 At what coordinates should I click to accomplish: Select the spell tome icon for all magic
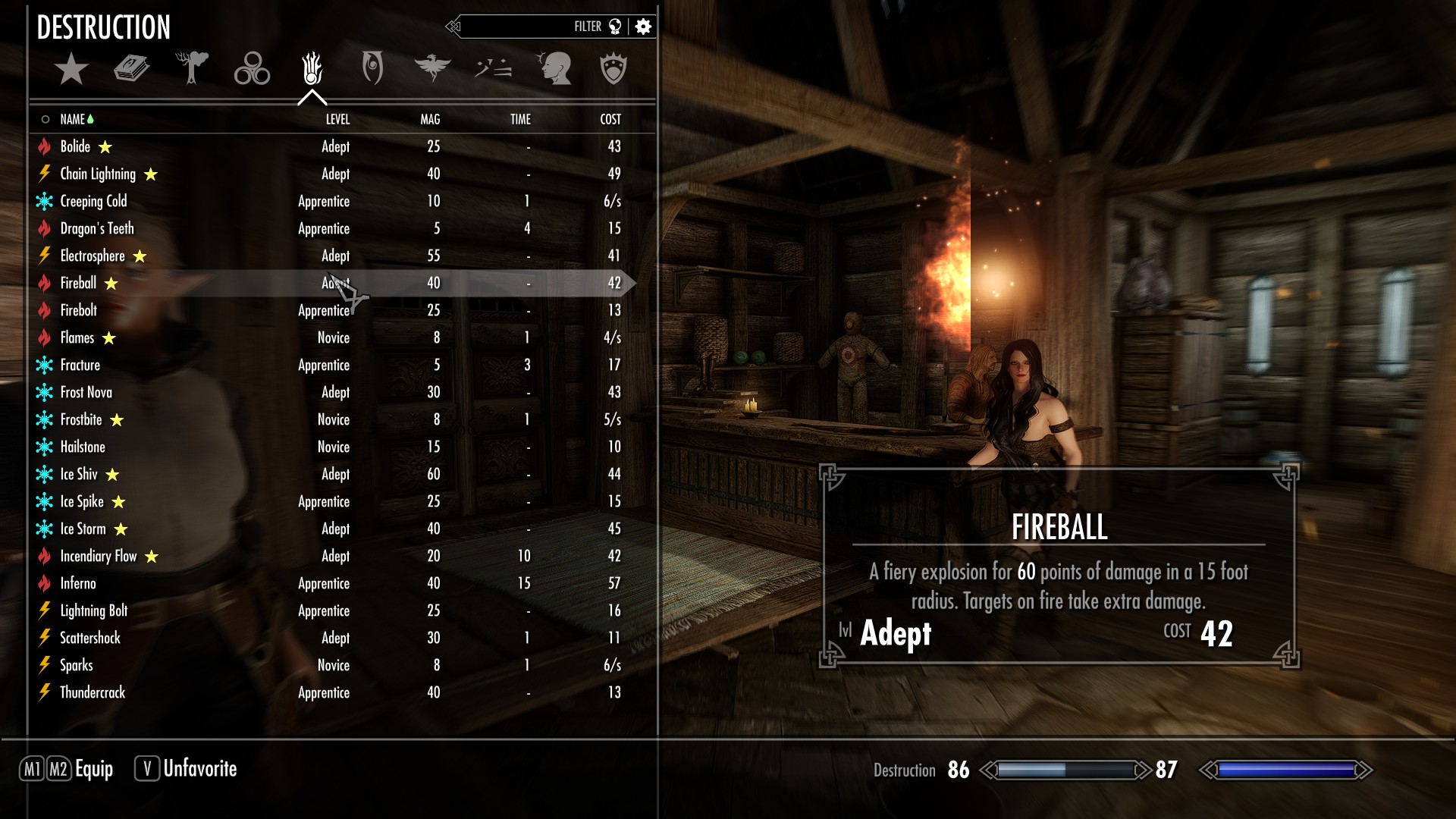click(x=130, y=68)
